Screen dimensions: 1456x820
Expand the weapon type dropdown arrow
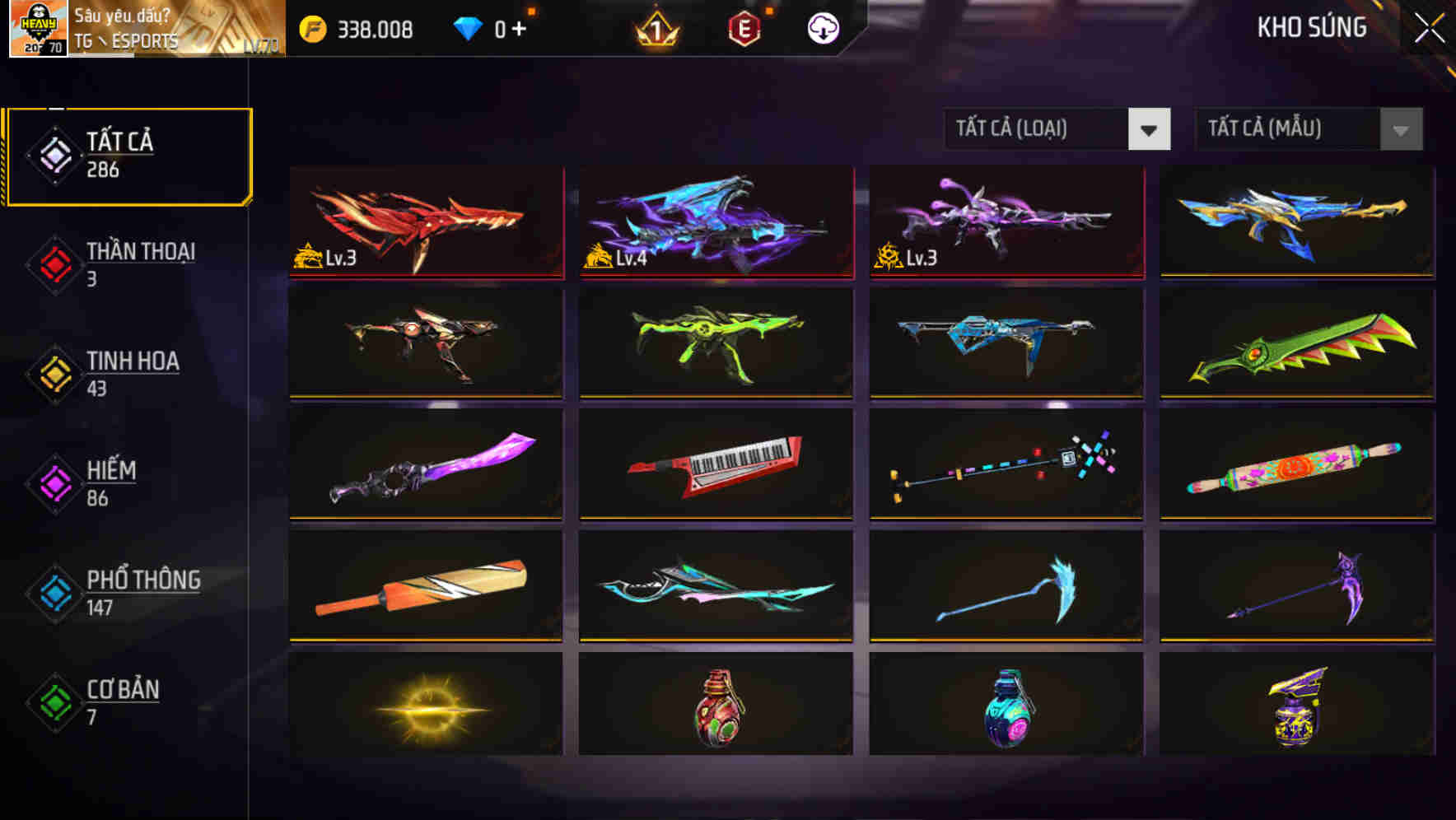[x=1150, y=129]
